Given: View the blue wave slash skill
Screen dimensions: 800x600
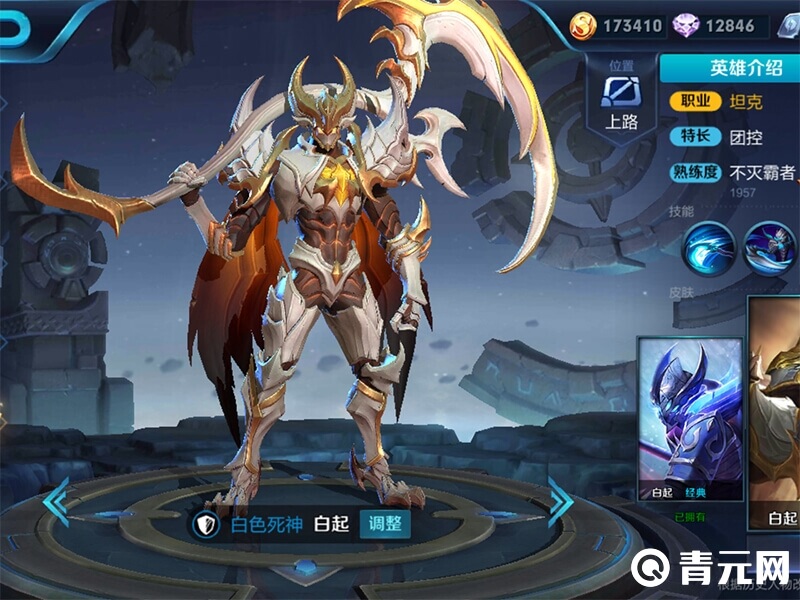Looking at the screenshot, I should coord(709,247).
